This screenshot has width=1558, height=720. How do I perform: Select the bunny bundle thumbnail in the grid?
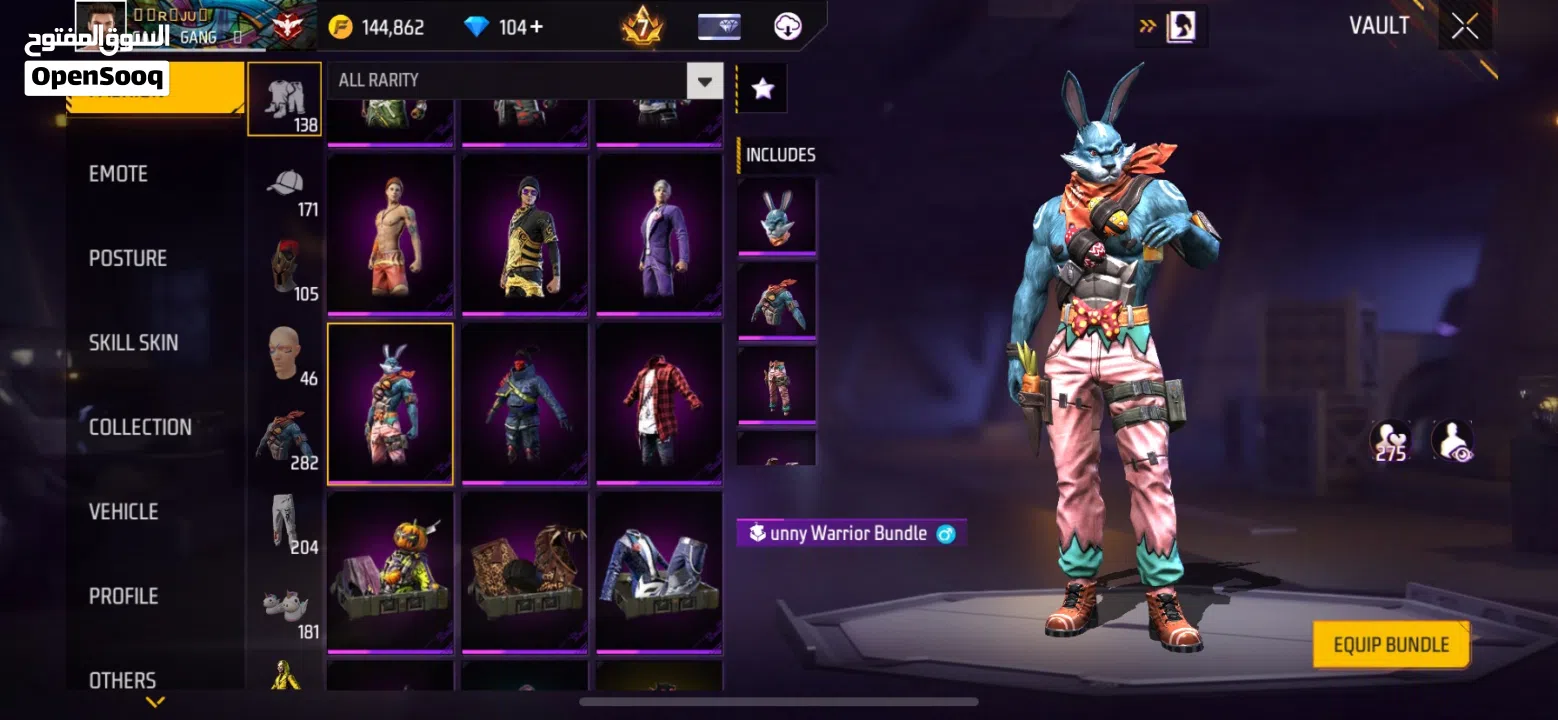coord(390,403)
